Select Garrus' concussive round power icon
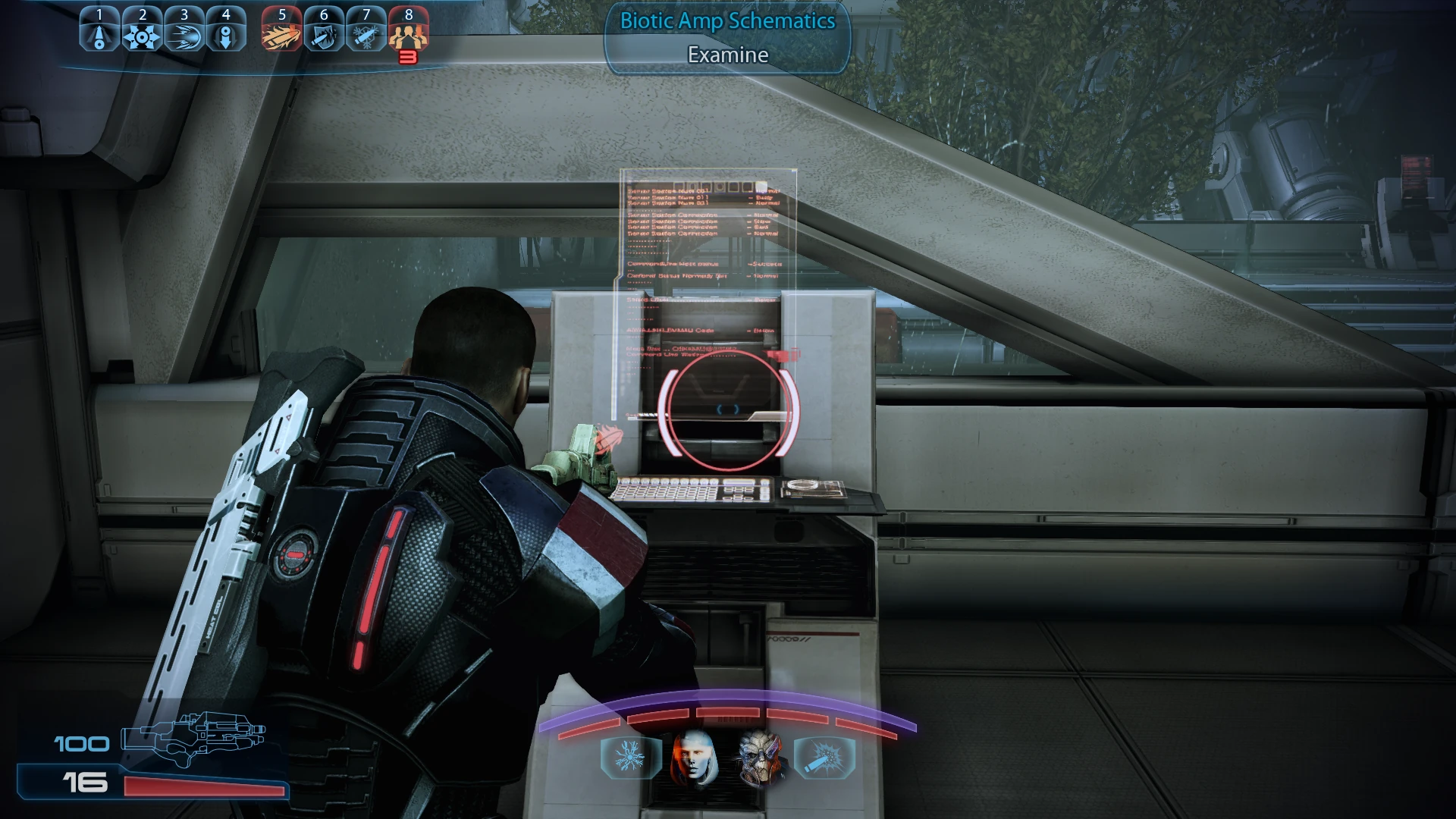 pos(826,758)
